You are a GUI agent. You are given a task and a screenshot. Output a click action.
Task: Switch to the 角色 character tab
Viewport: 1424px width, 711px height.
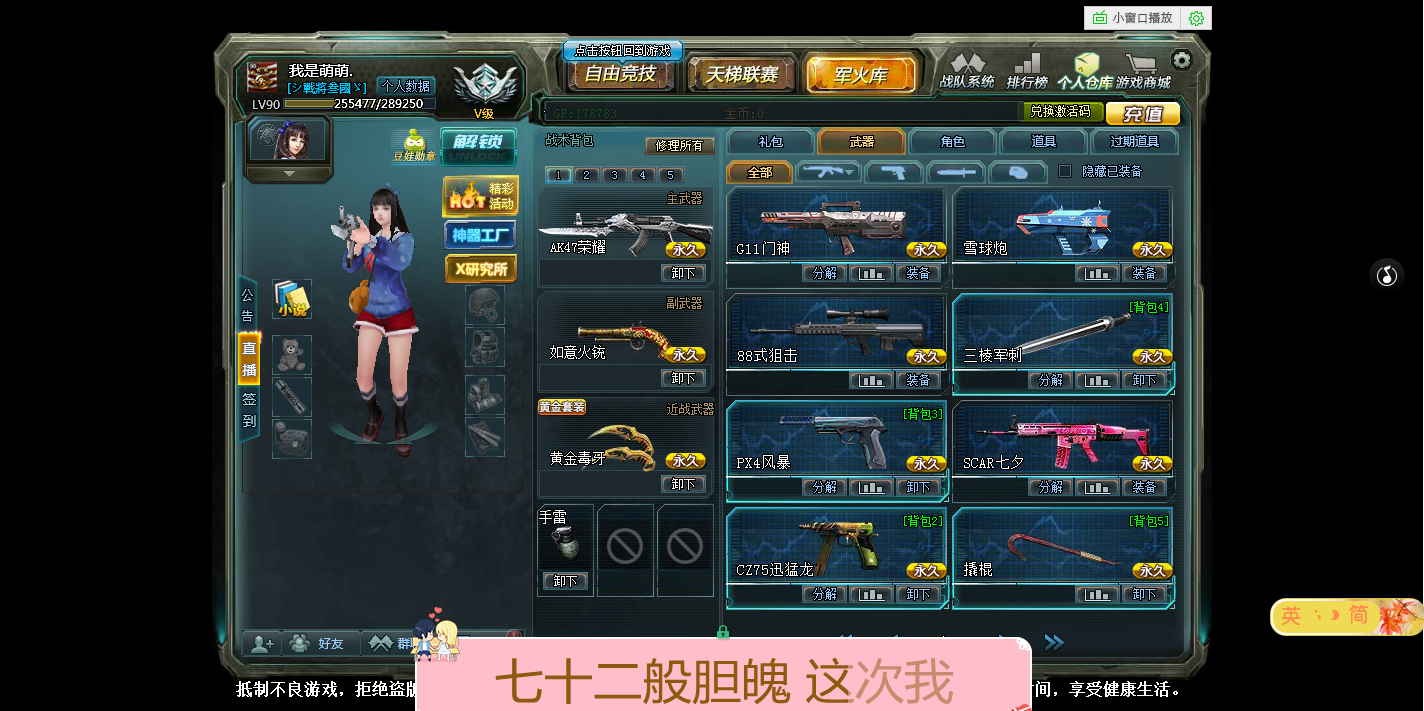coord(952,142)
